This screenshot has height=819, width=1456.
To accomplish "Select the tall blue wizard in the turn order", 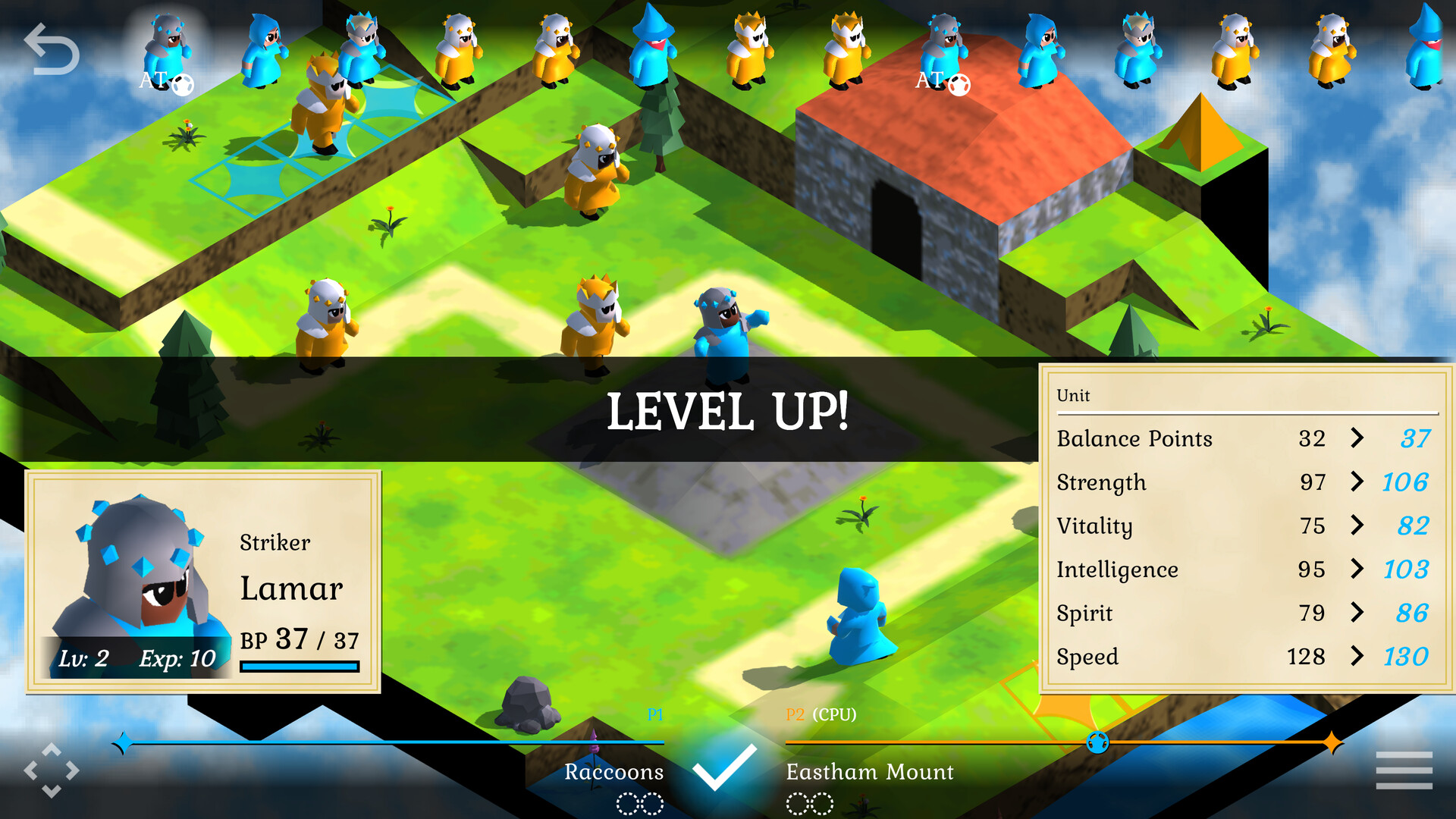I will point(652,45).
